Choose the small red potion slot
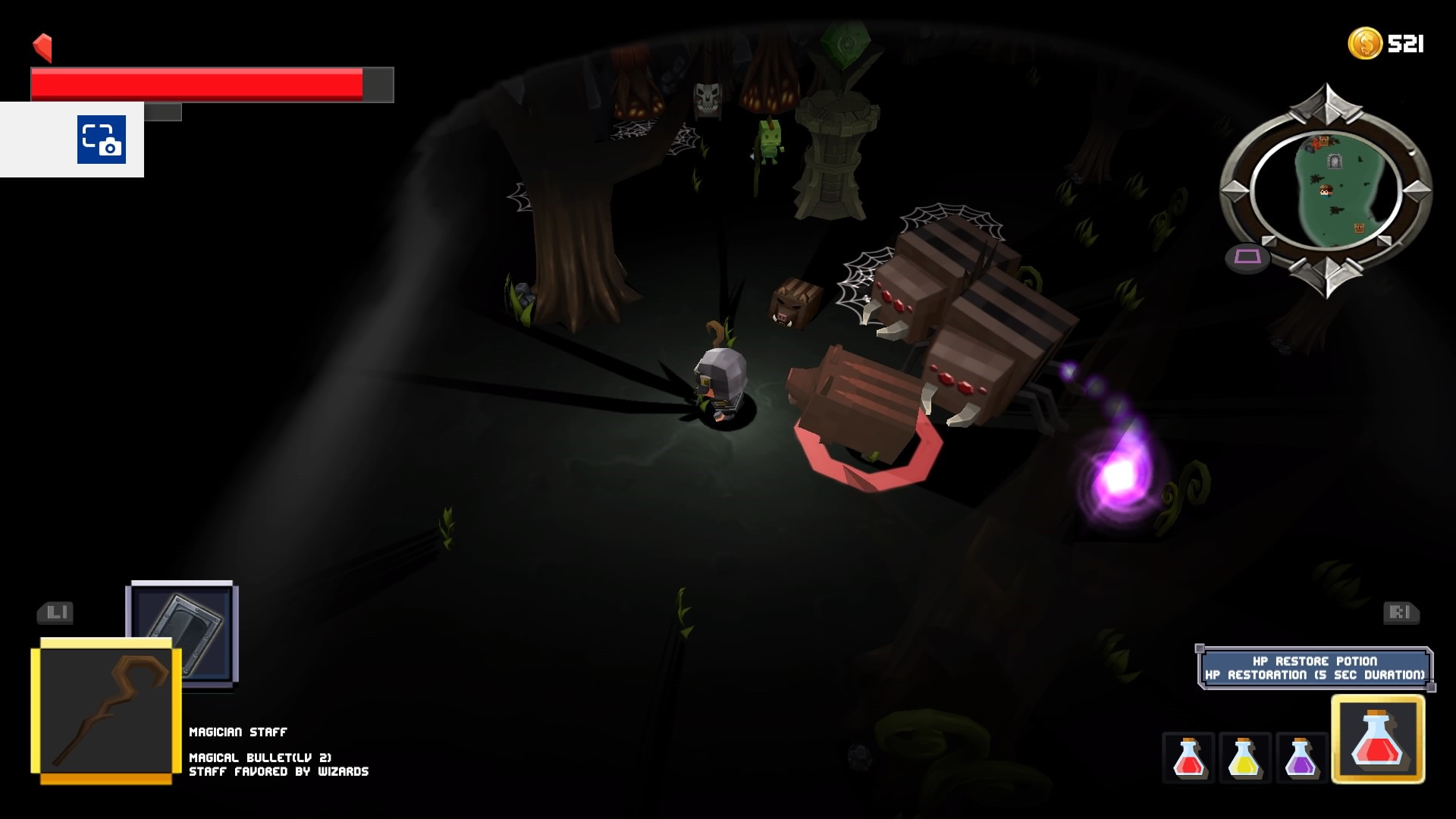 coord(1188,758)
